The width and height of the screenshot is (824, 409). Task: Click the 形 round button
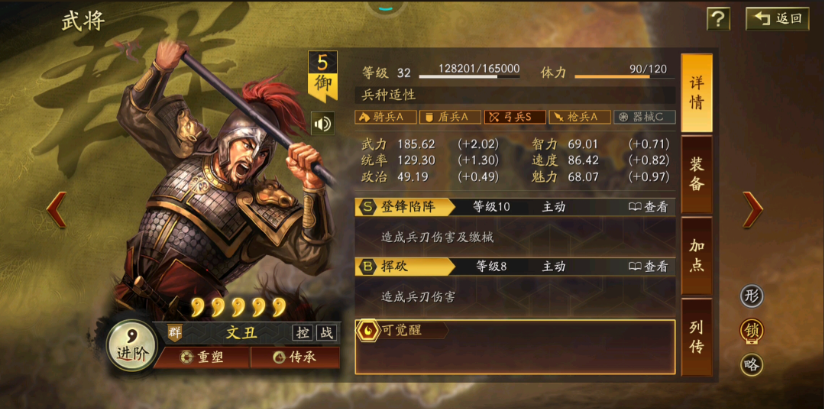coord(752,296)
